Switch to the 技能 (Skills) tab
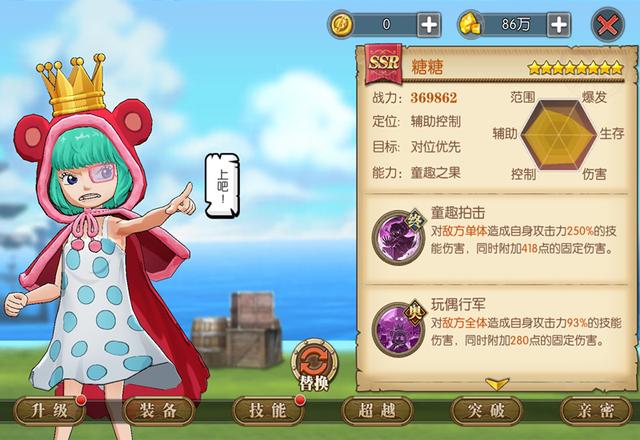The height and width of the screenshot is (440, 640). (267, 411)
